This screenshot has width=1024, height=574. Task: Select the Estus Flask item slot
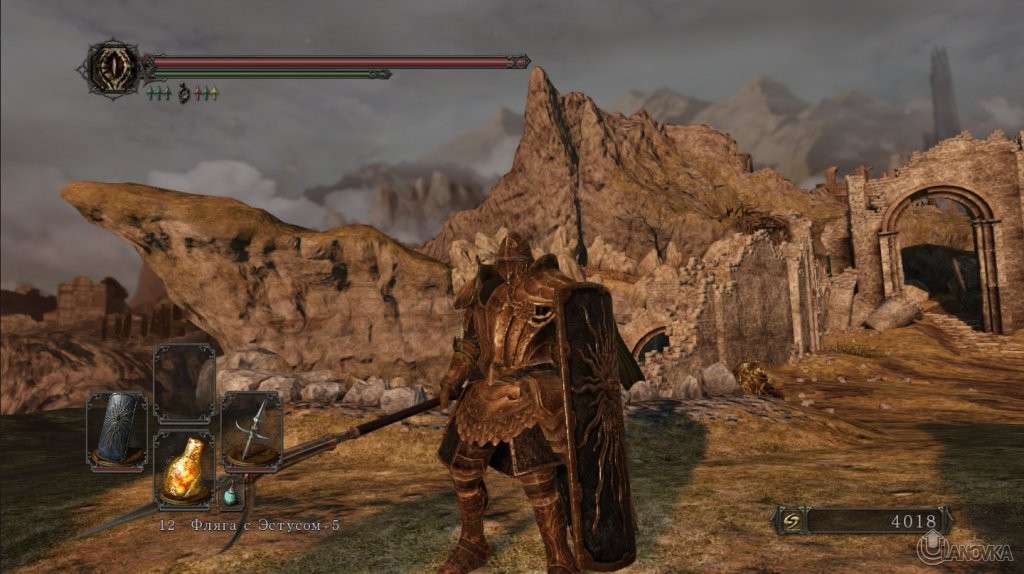click(x=183, y=469)
